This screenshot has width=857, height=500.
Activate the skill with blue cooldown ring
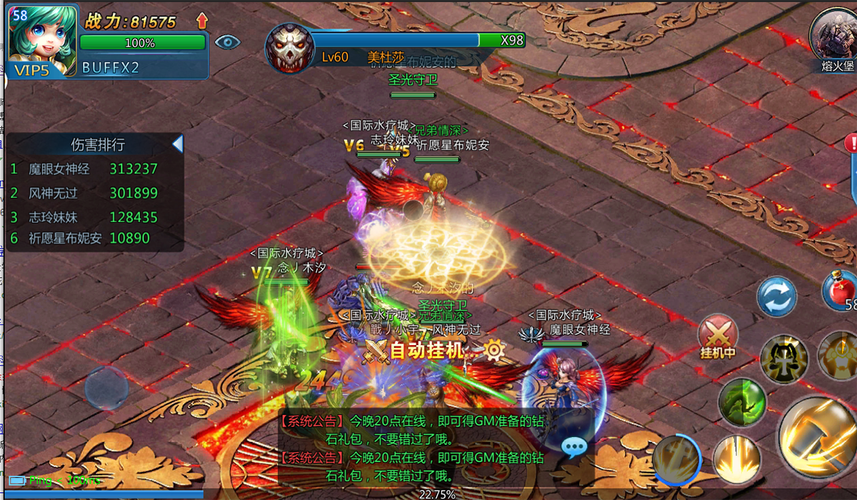[x=677, y=459]
